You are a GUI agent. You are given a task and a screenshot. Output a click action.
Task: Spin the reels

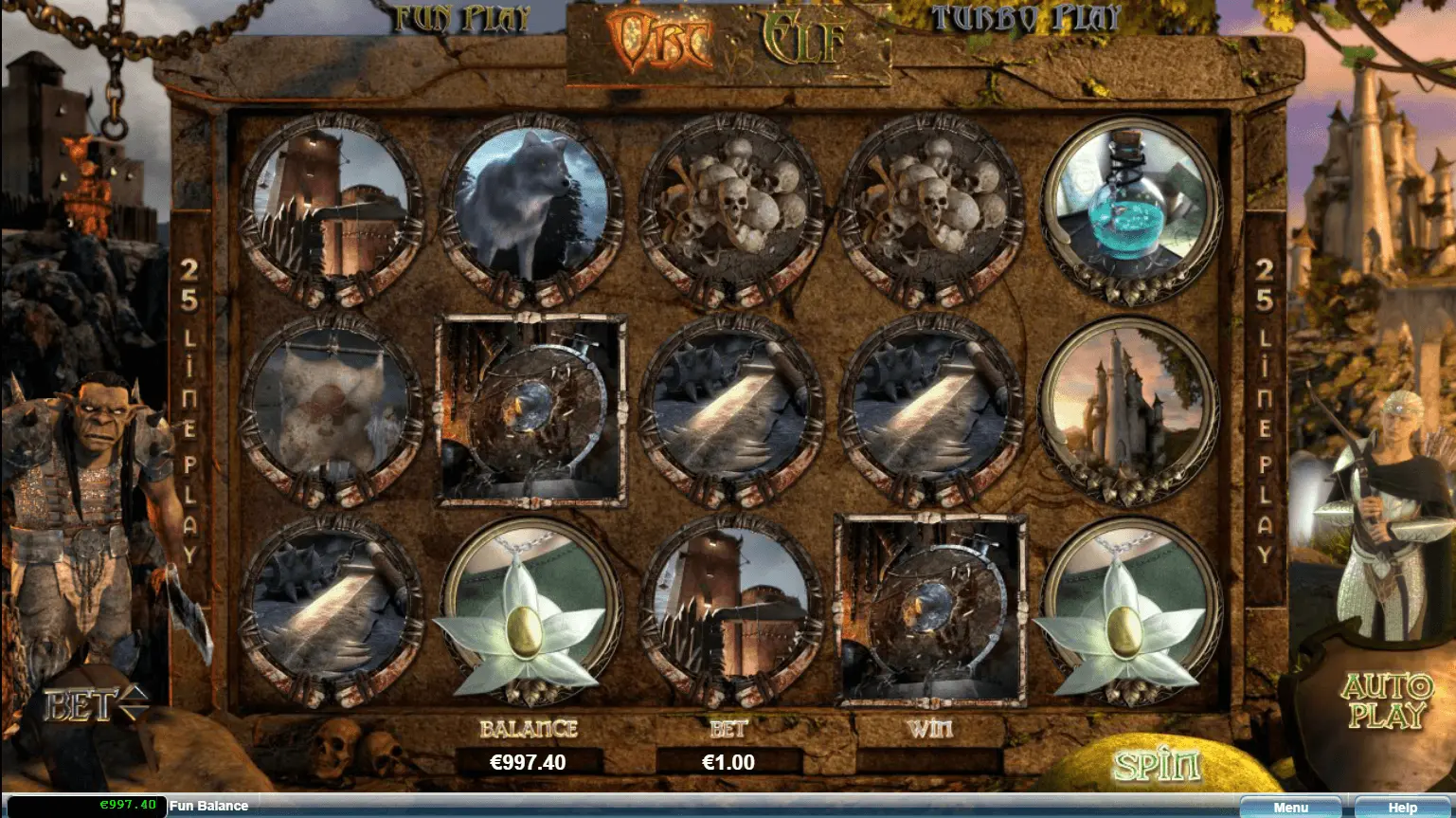point(1156,766)
